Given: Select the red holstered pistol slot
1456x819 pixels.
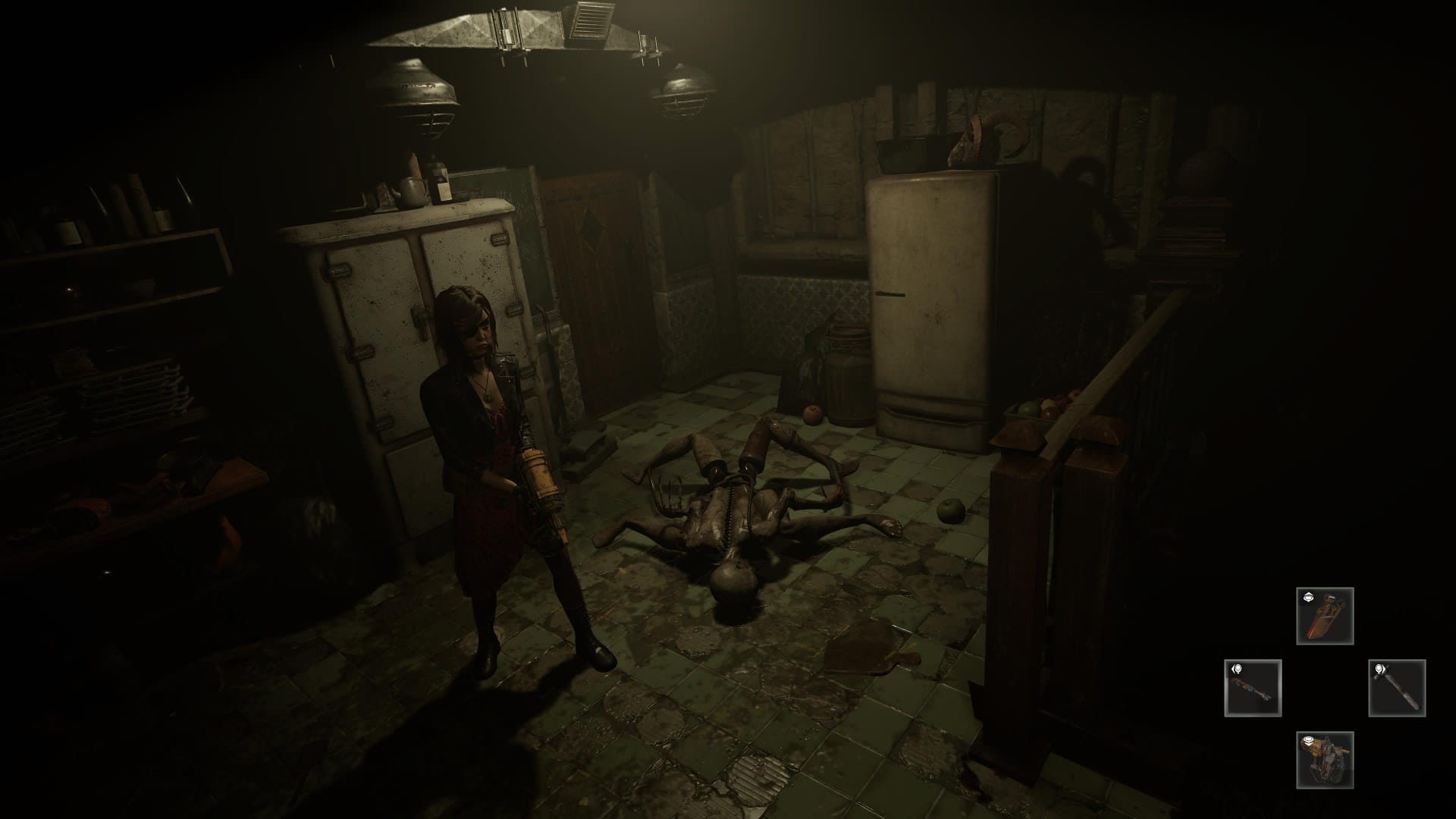Looking at the screenshot, I should [1325, 616].
